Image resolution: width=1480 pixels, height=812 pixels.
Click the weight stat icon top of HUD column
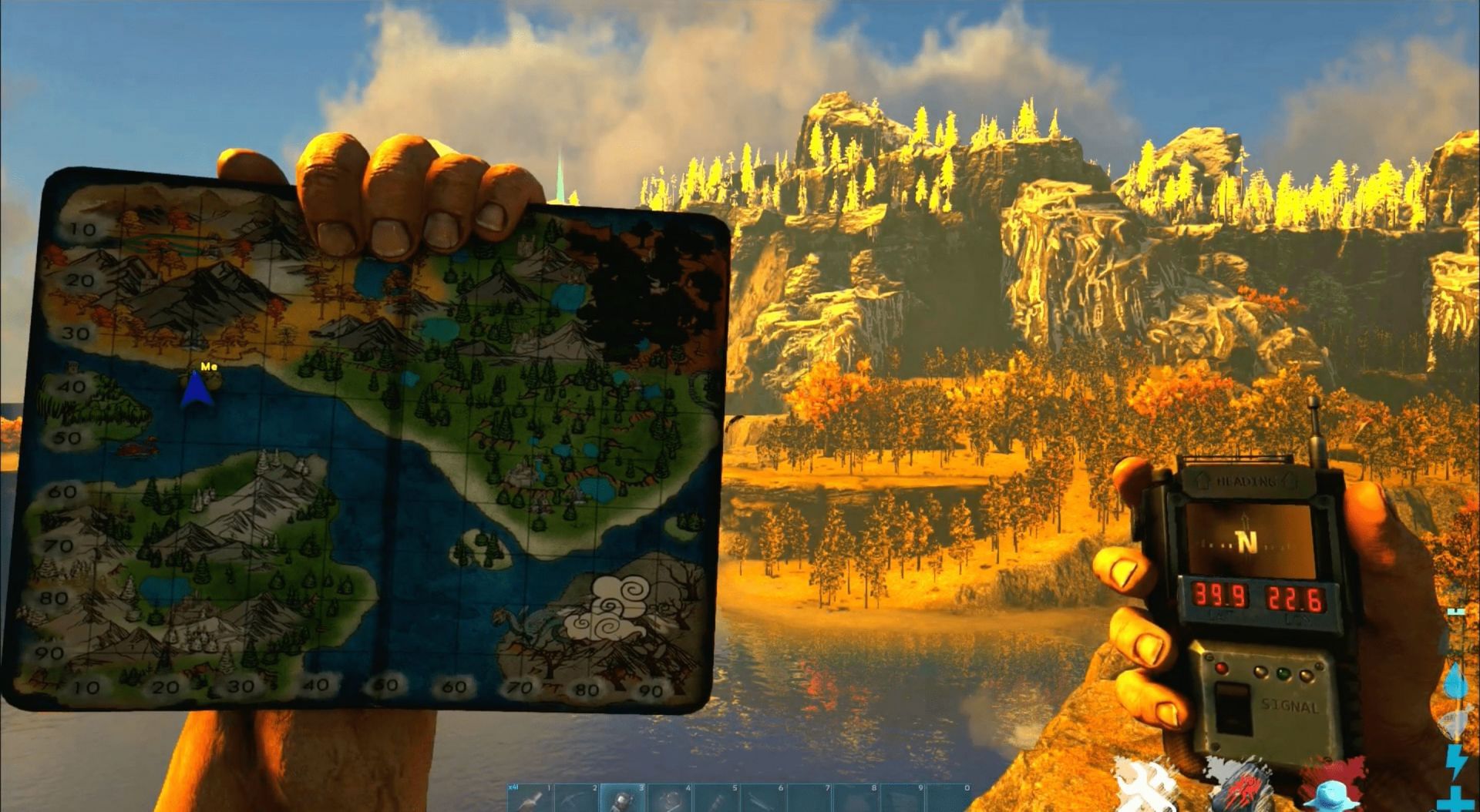coord(1455,610)
